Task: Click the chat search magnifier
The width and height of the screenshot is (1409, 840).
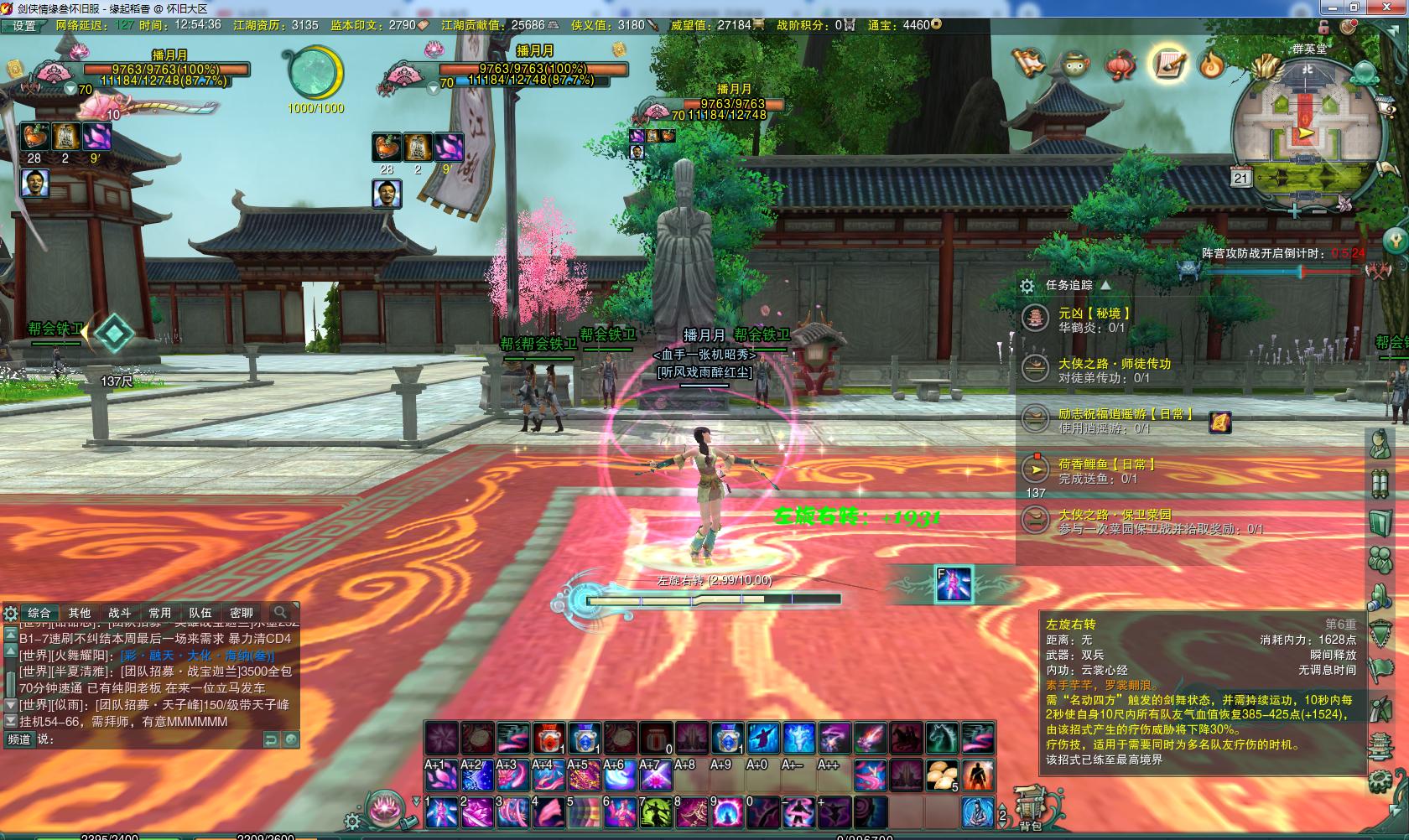Action: 280,612
